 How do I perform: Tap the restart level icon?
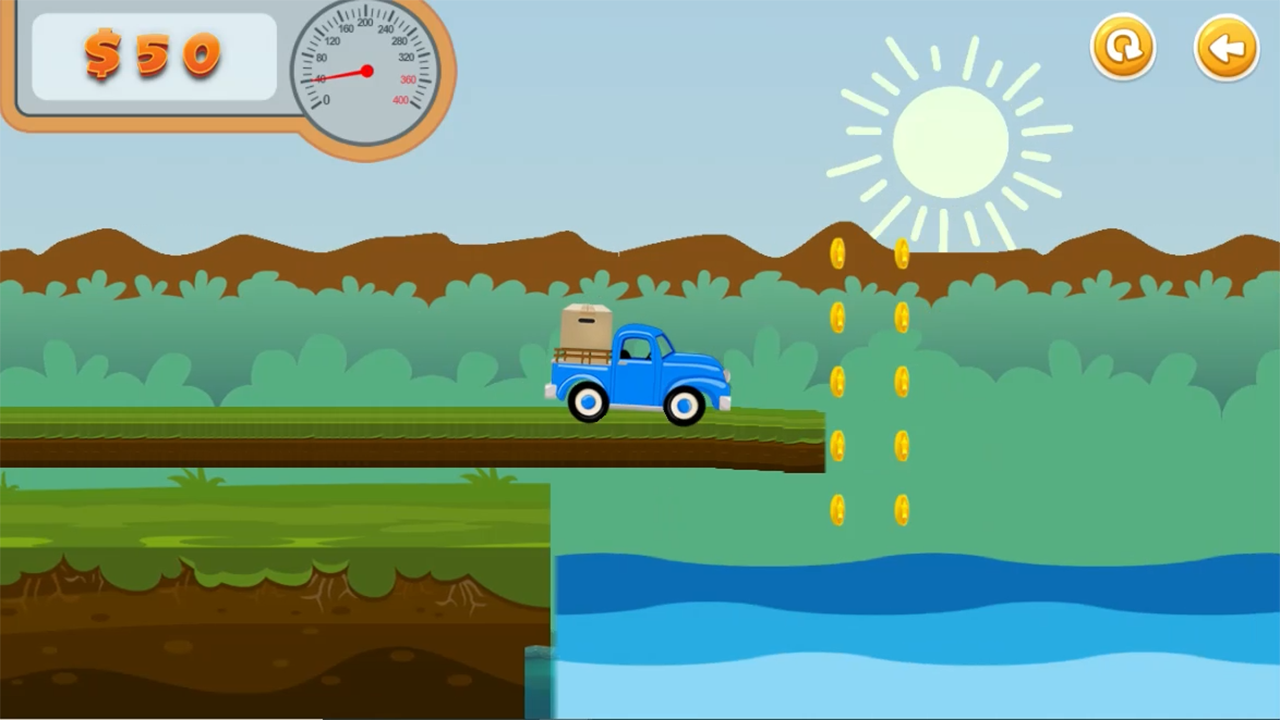coord(1123,46)
